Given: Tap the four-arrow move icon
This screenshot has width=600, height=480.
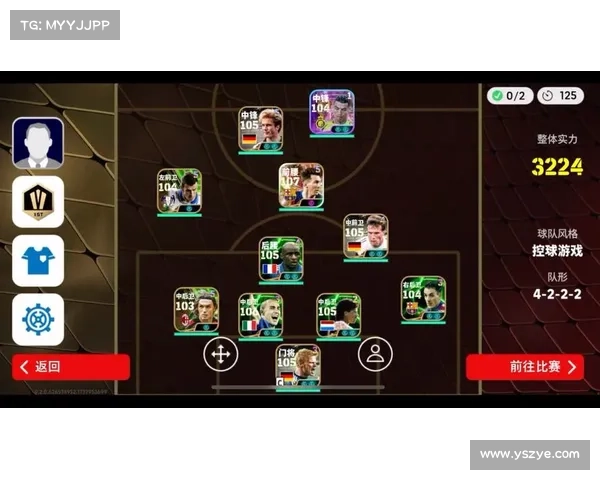Looking at the screenshot, I should click(221, 353).
